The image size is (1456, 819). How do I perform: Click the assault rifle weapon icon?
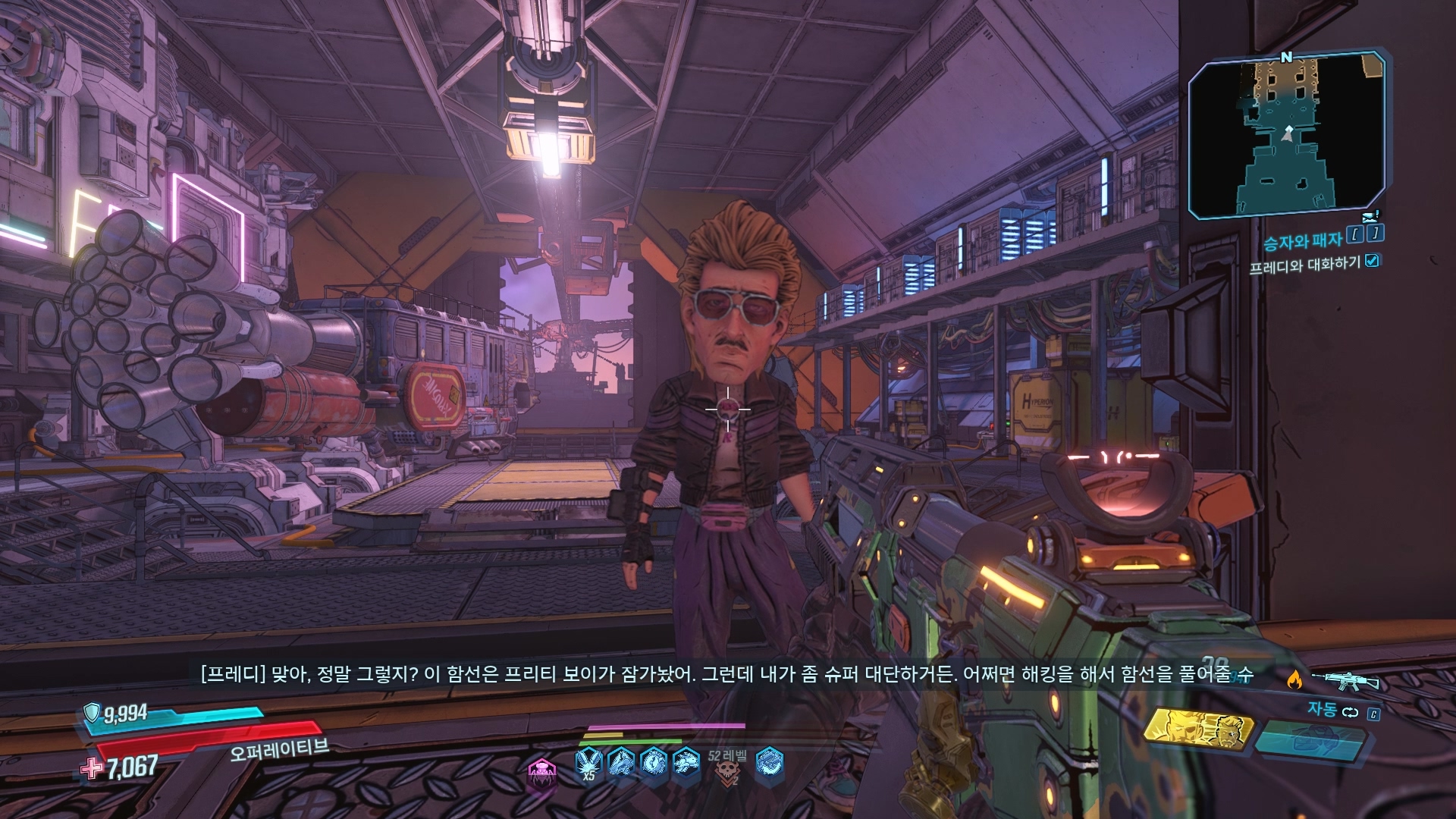point(1345,679)
